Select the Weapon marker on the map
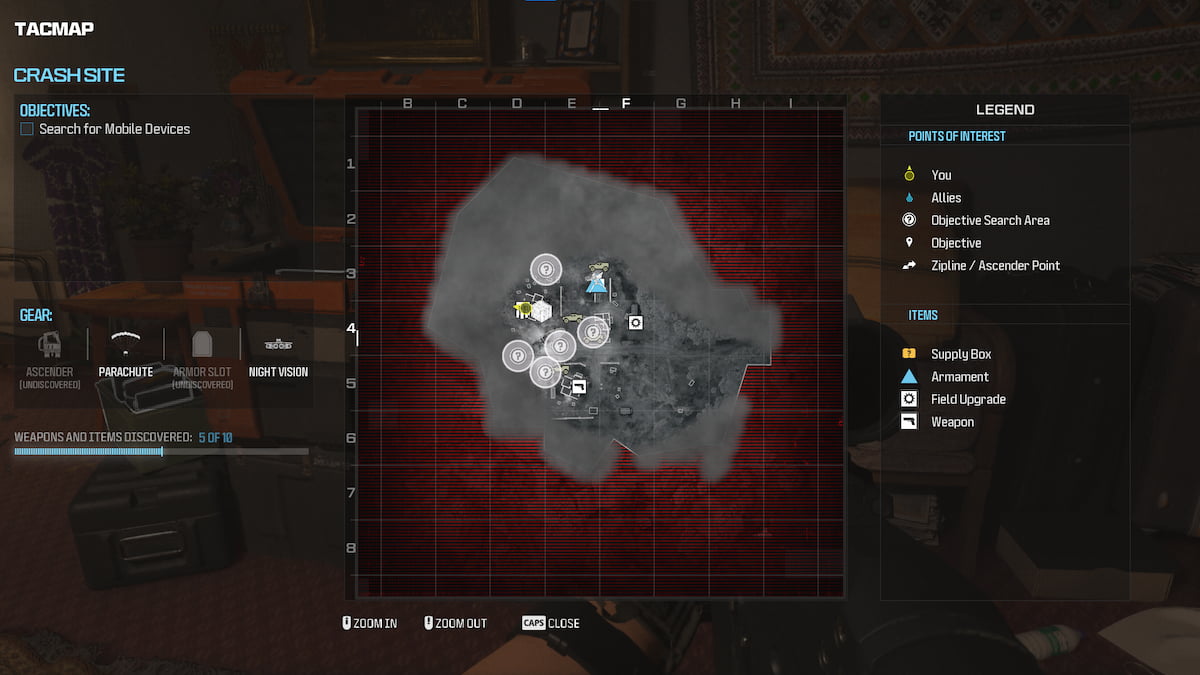Screen dimensions: 1200x675 click(x=578, y=387)
